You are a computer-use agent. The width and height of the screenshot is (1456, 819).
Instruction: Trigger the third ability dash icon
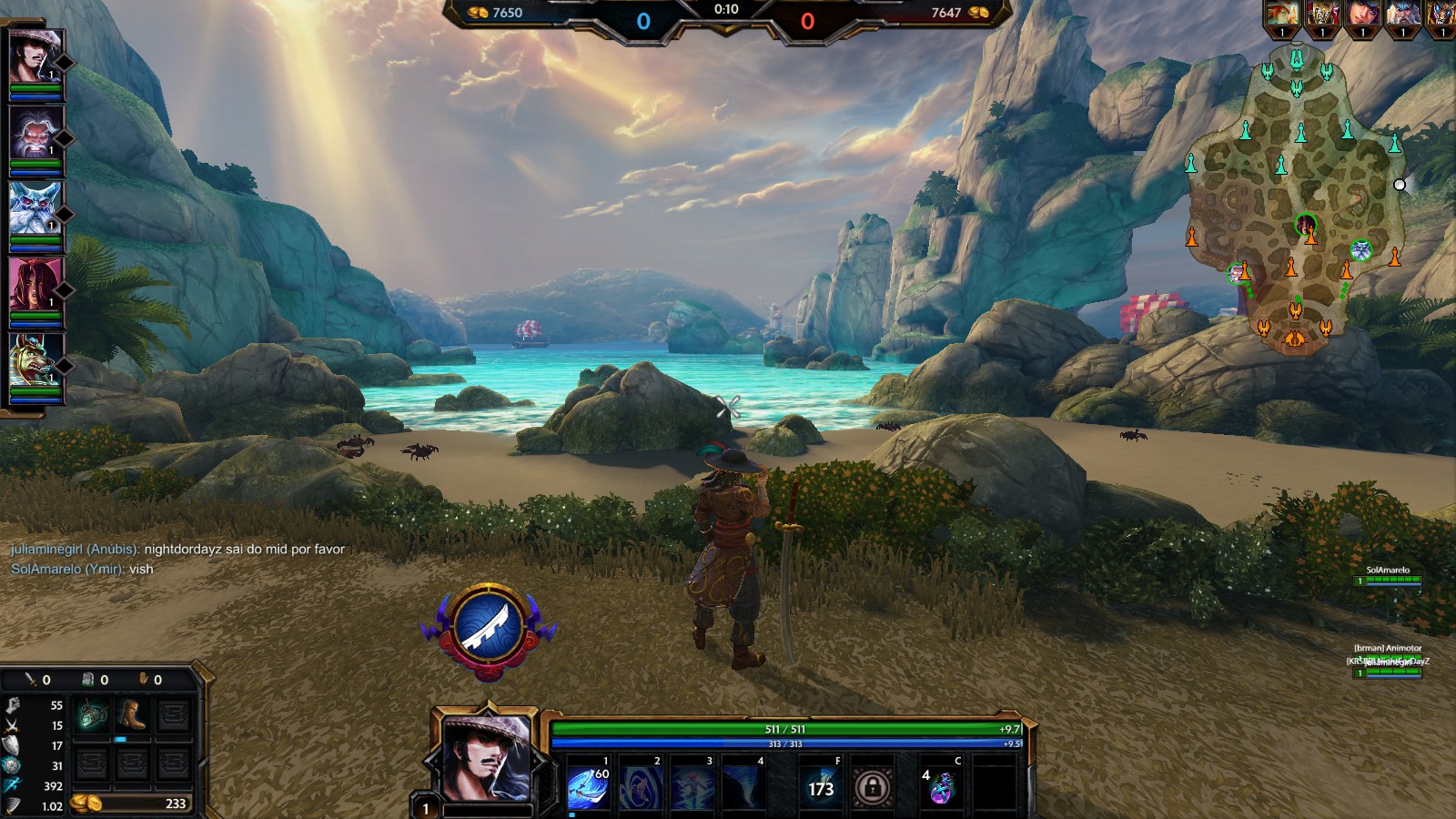point(693,786)
